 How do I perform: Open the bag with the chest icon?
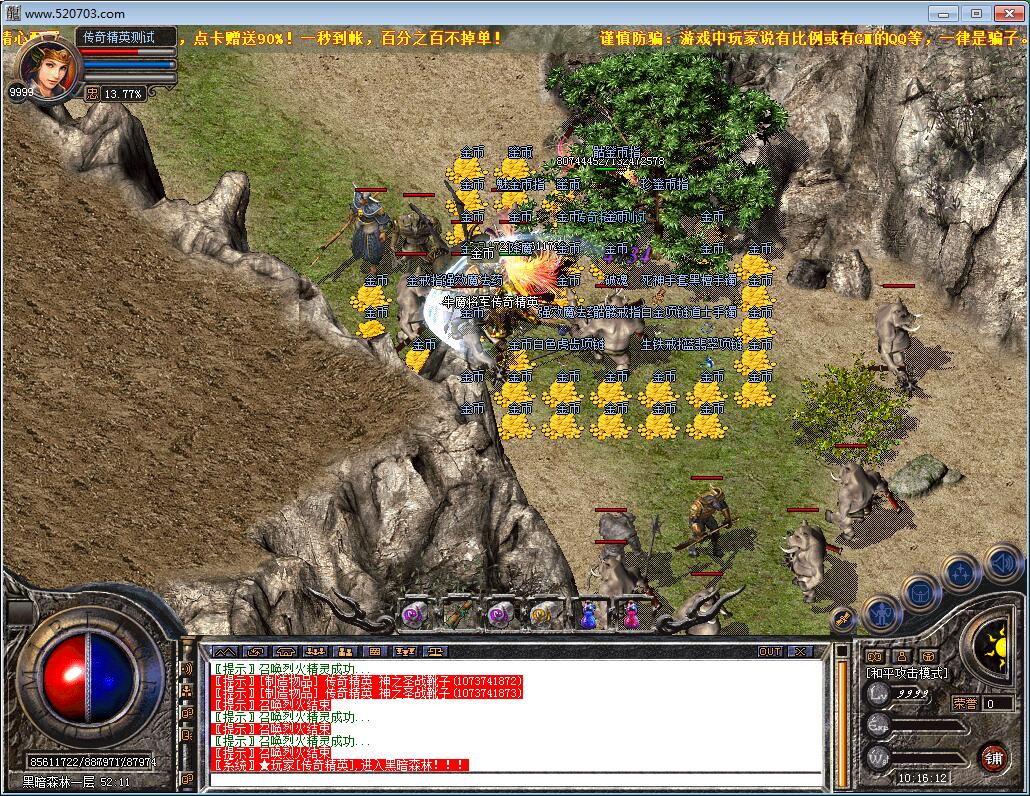[x=920, y=591]
